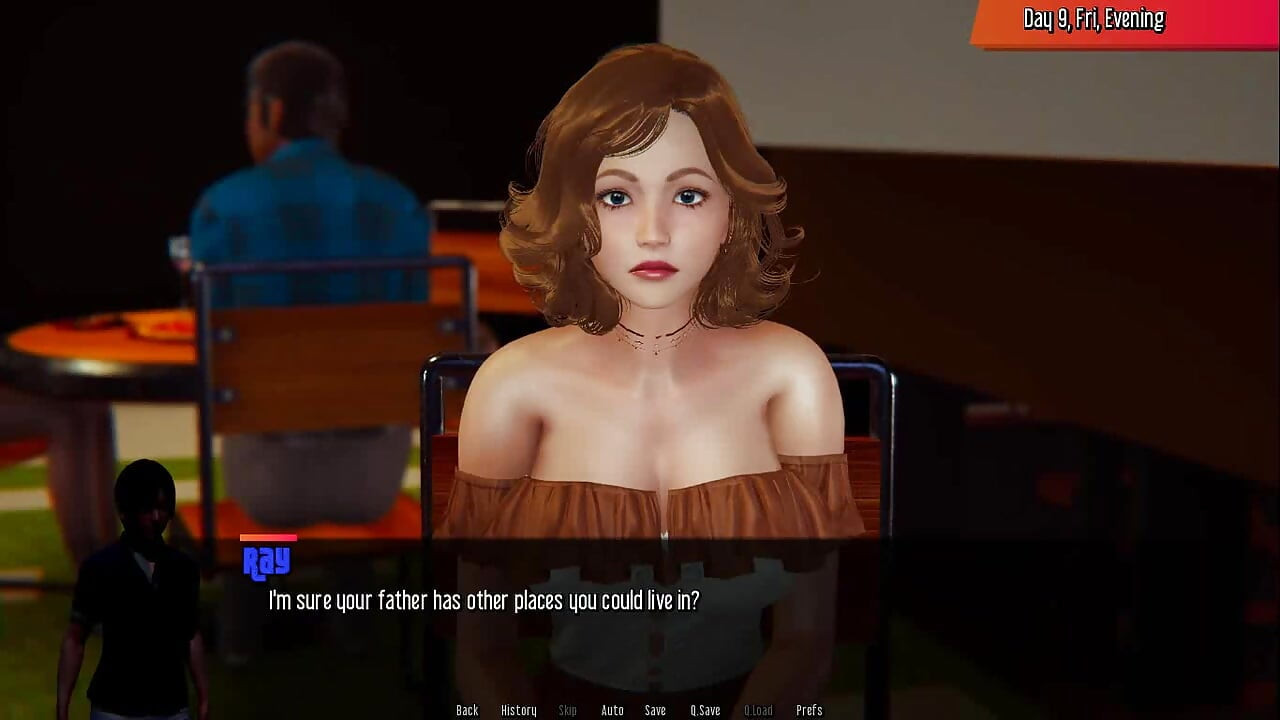Open the Prefs settings menu
Screen dimensions: 1280x720
click(808, 709)
